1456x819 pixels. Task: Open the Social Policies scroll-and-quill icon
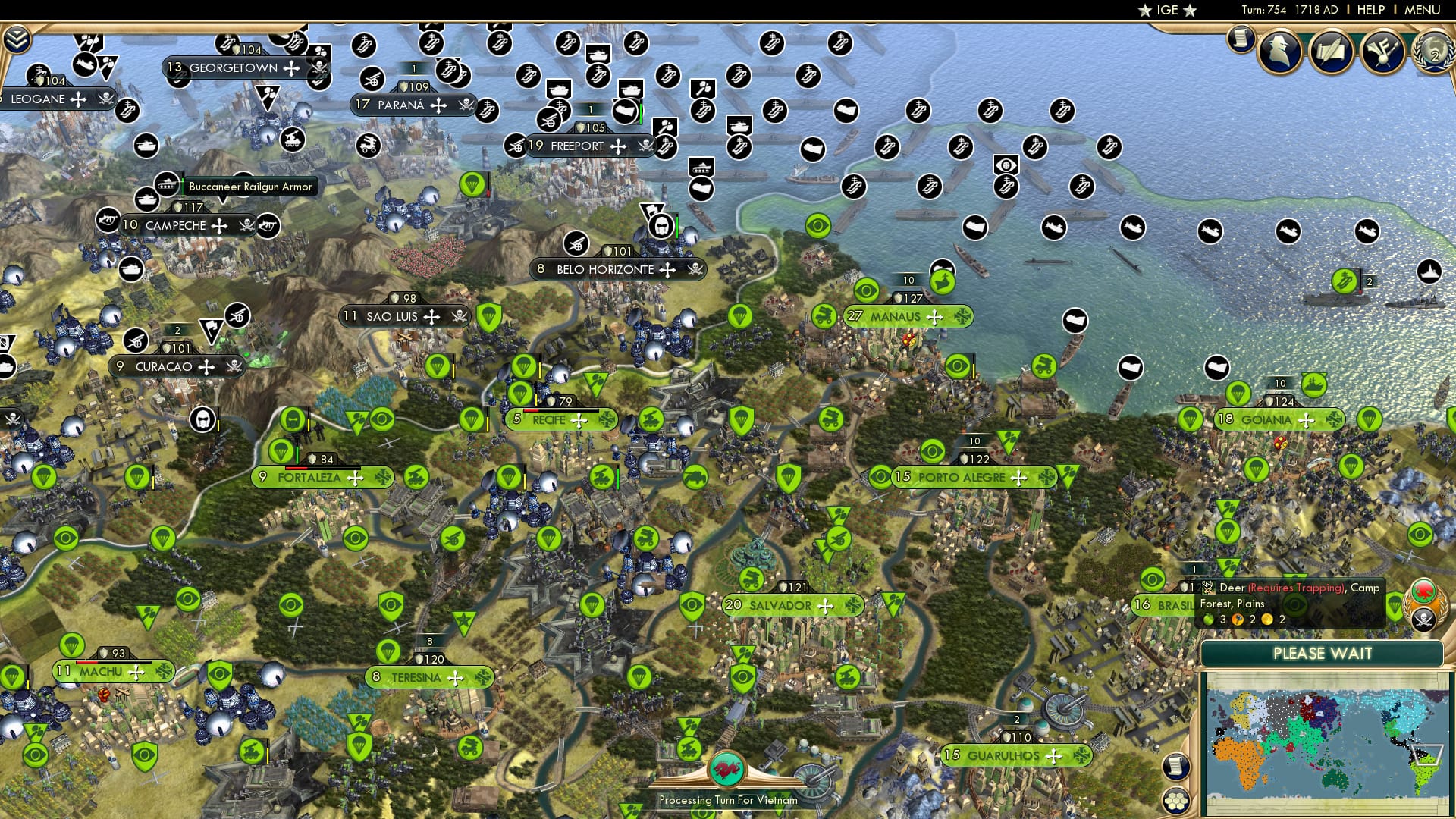pyautogui.click(x=1332, y=51)
